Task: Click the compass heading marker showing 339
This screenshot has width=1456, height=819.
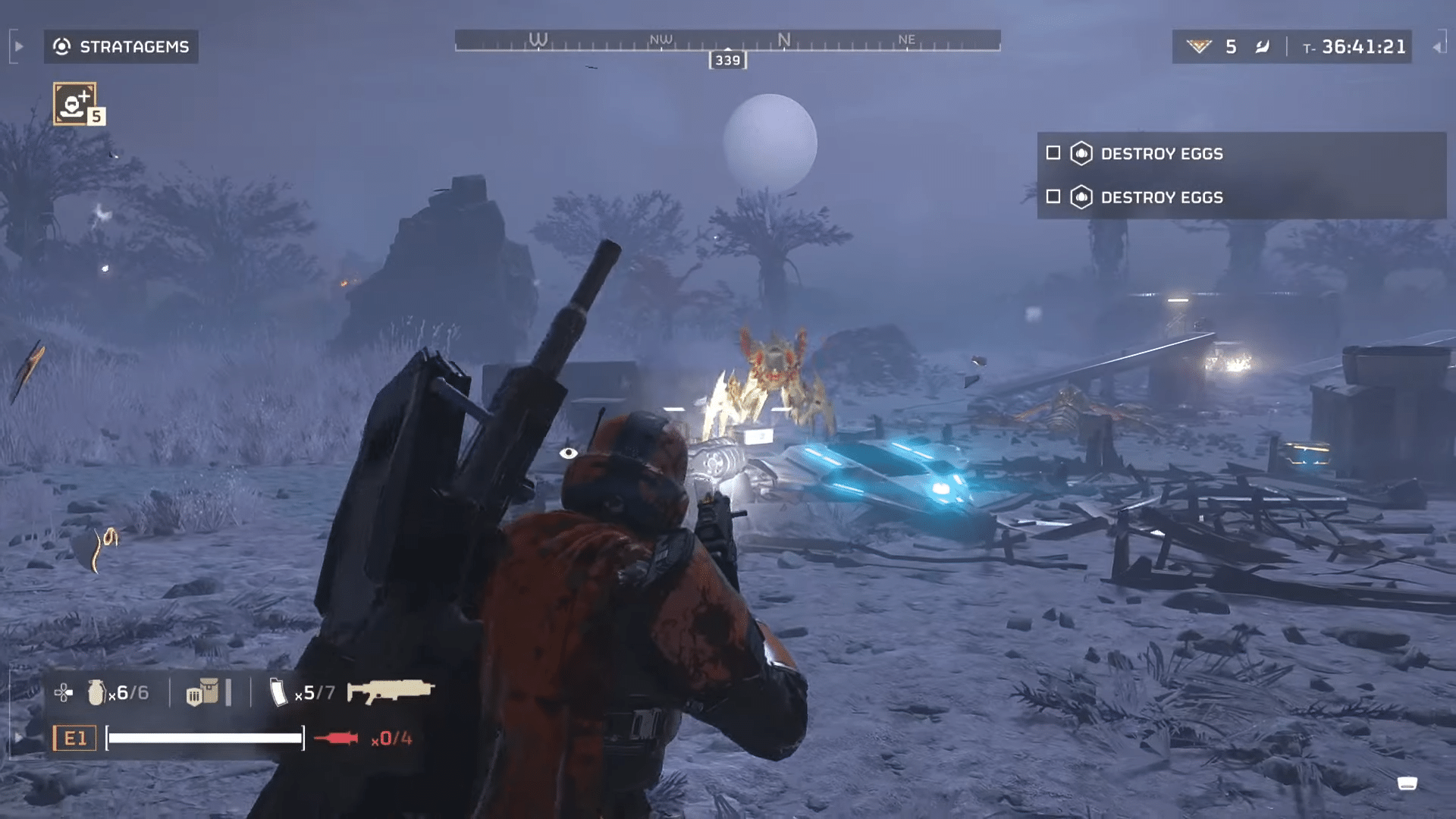Action: coord(726,60)
